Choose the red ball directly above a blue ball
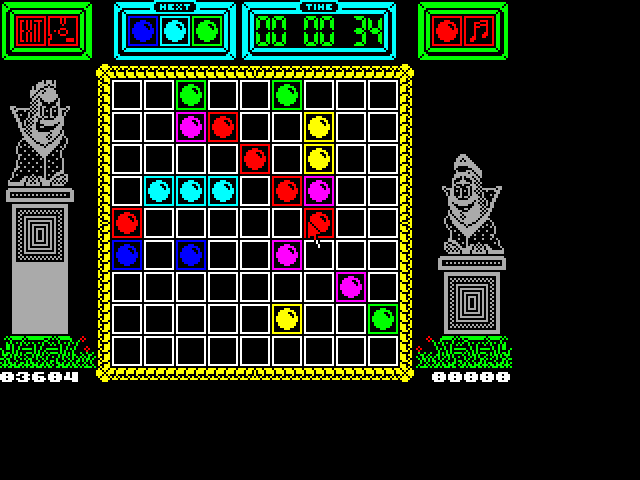 [127, 222]
